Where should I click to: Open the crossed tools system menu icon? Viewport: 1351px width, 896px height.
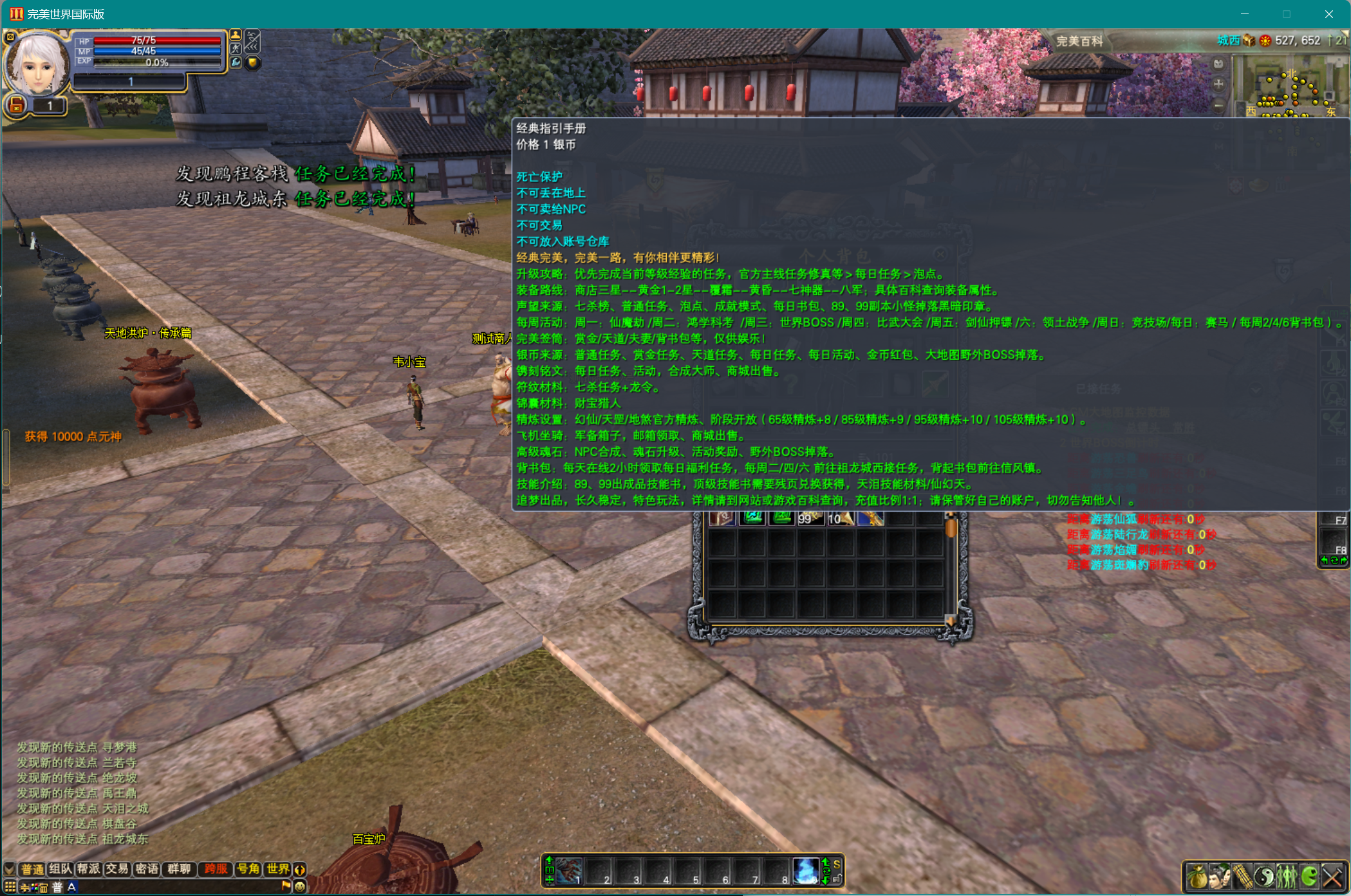click(x=1332, y=876)
